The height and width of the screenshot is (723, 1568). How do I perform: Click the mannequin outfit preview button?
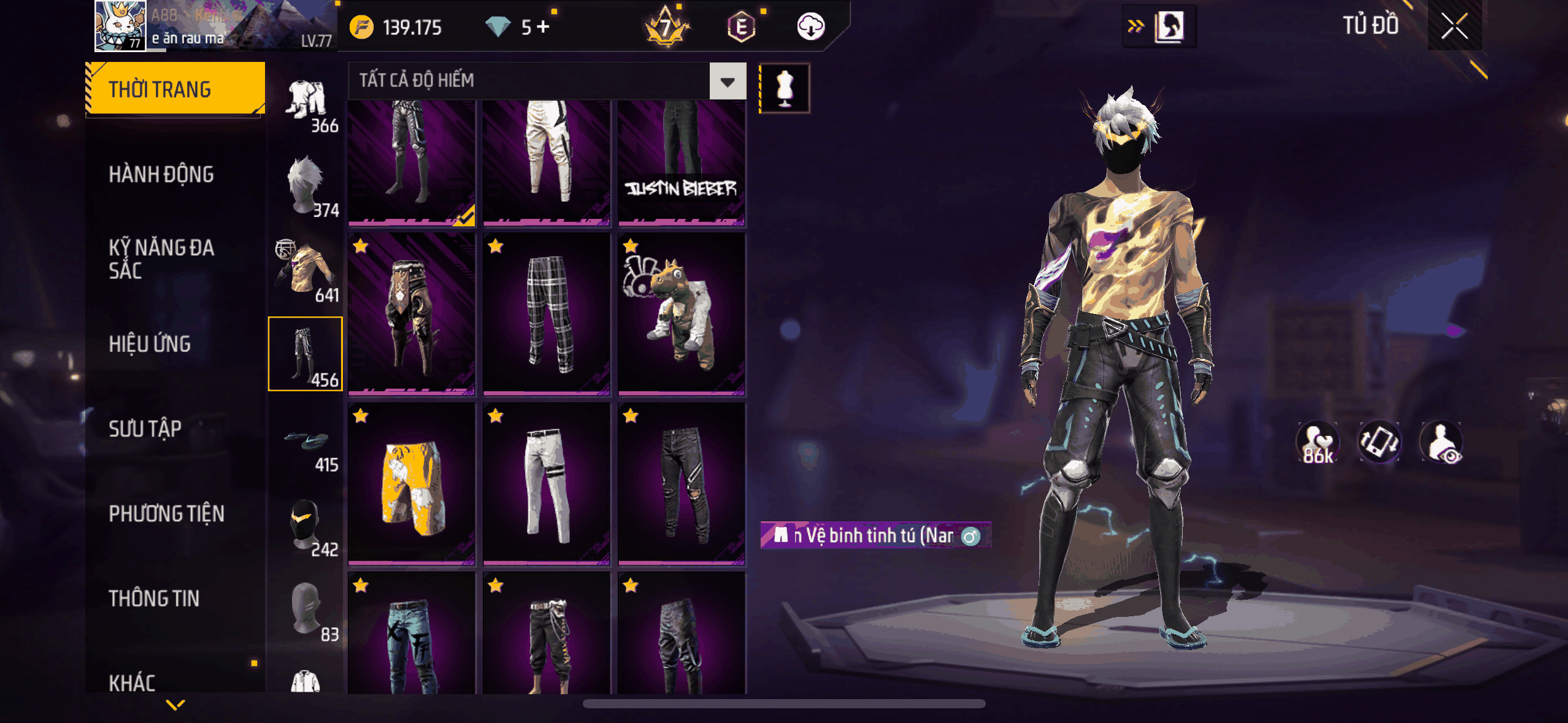[x=785, y=88]
